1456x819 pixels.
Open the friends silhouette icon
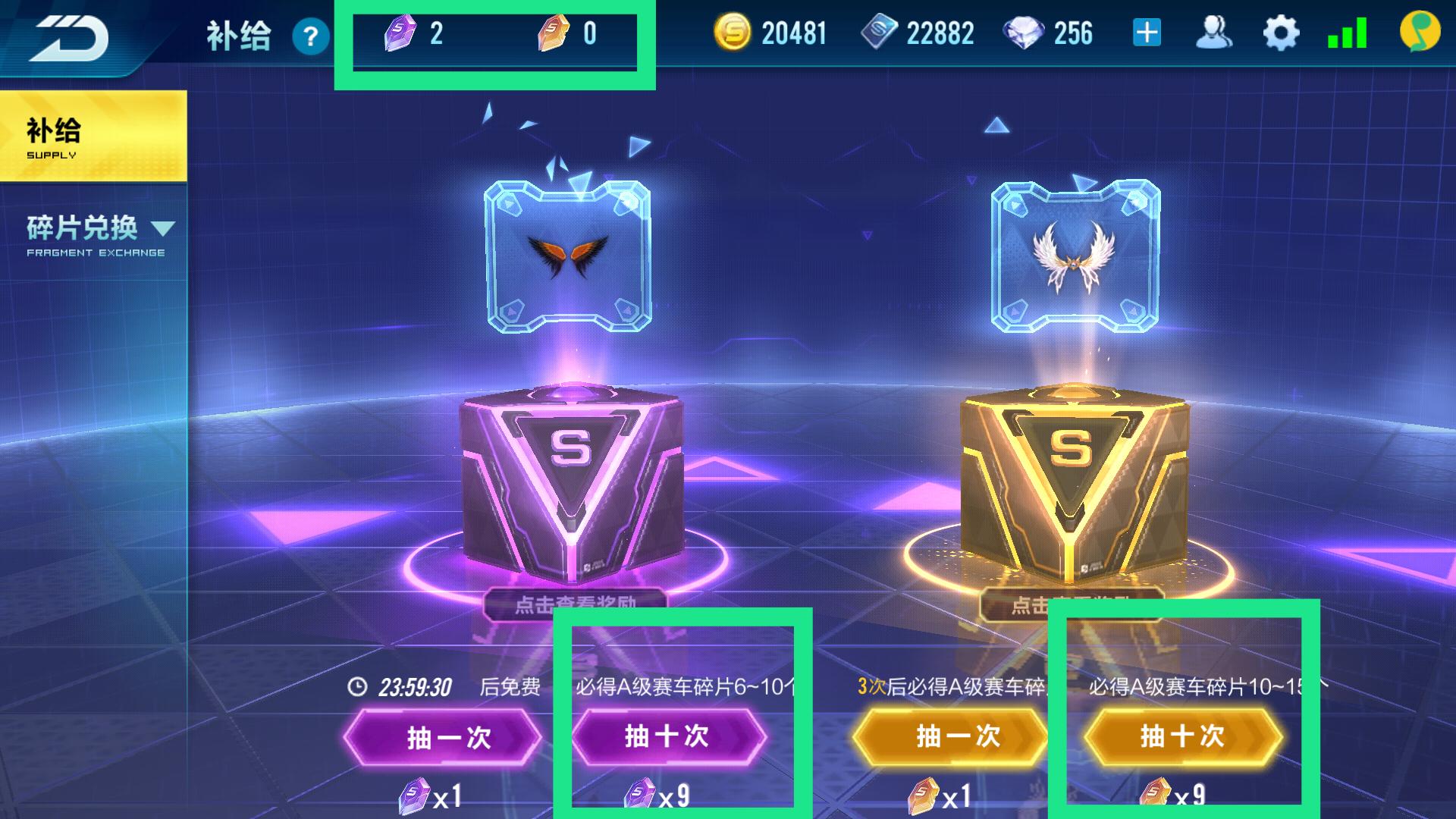pyautogui.click(x=1213, y=33)
